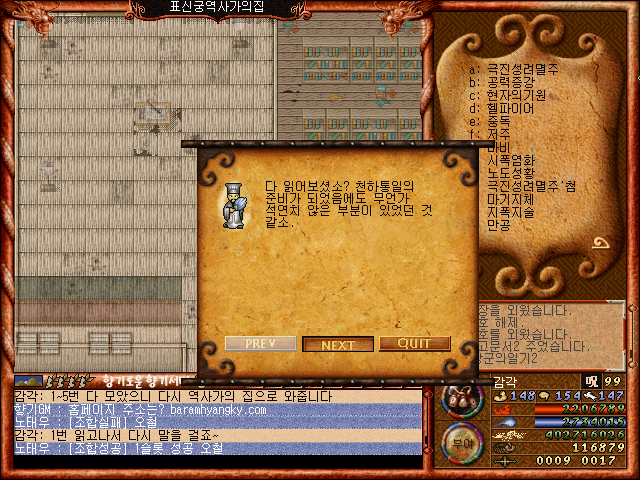This screenshot has width=640, height=480.
Task: Go back with the PREV button
Action: [x=261, y=344]
